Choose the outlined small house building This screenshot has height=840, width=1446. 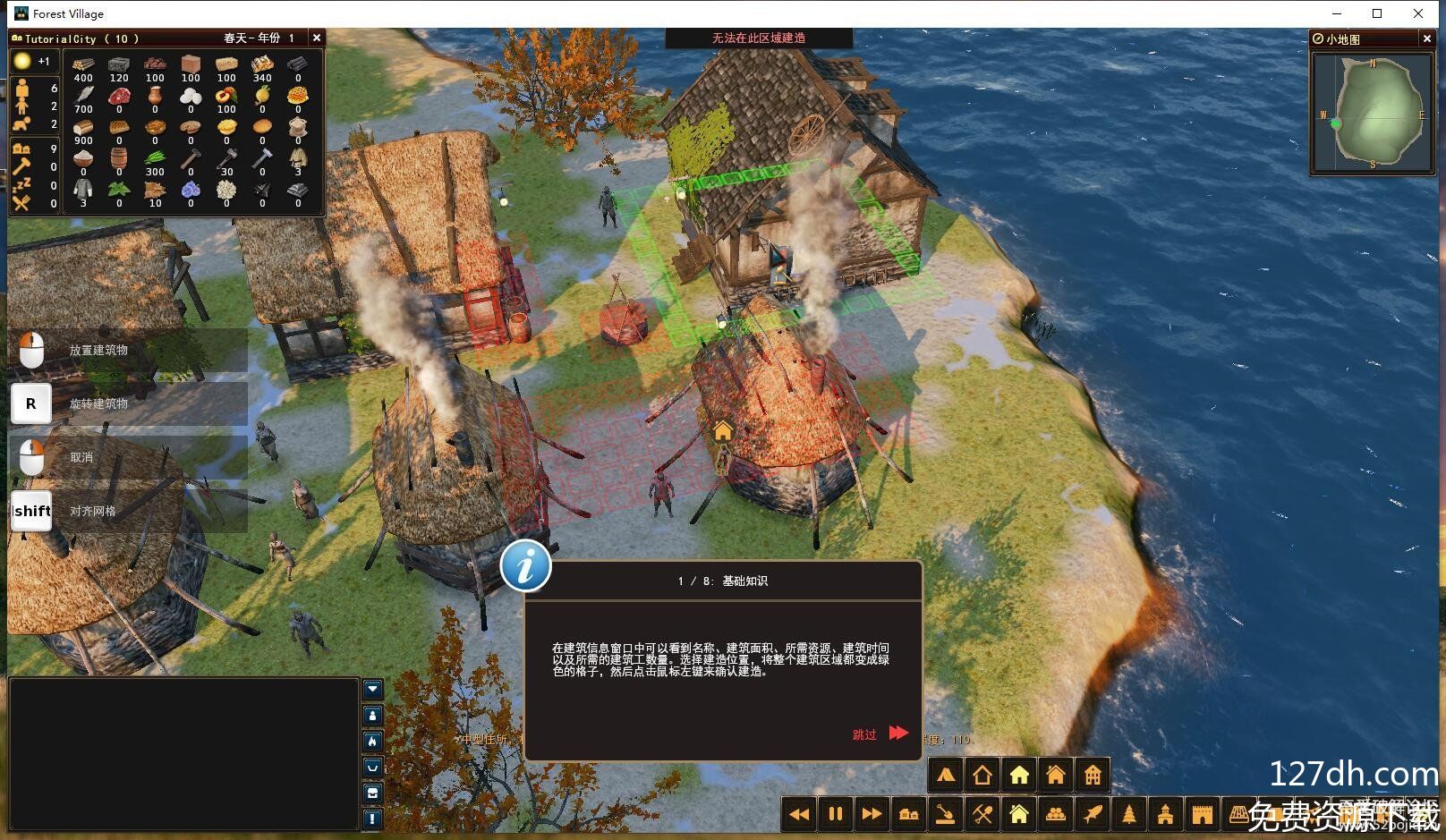pyautogui.click(x=982, y=776)
